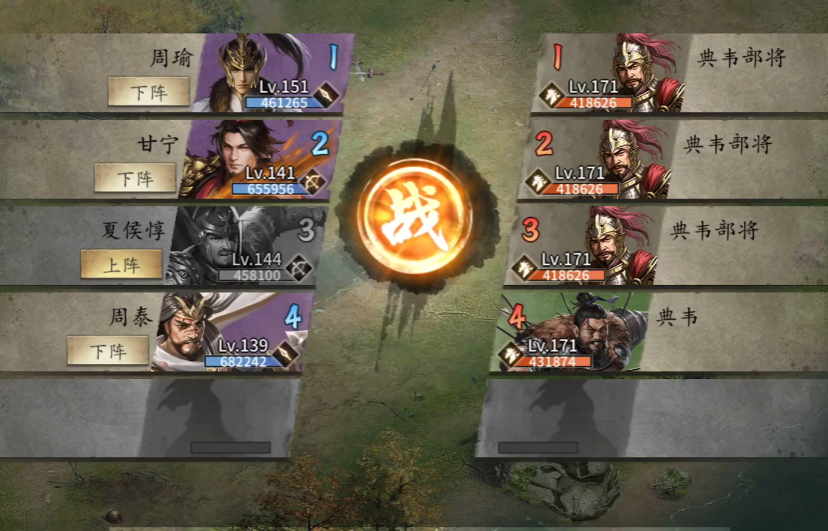Screen dimensions: 828x531
Task: Pick 周泰's hero portrait
Action: [228, 331]
